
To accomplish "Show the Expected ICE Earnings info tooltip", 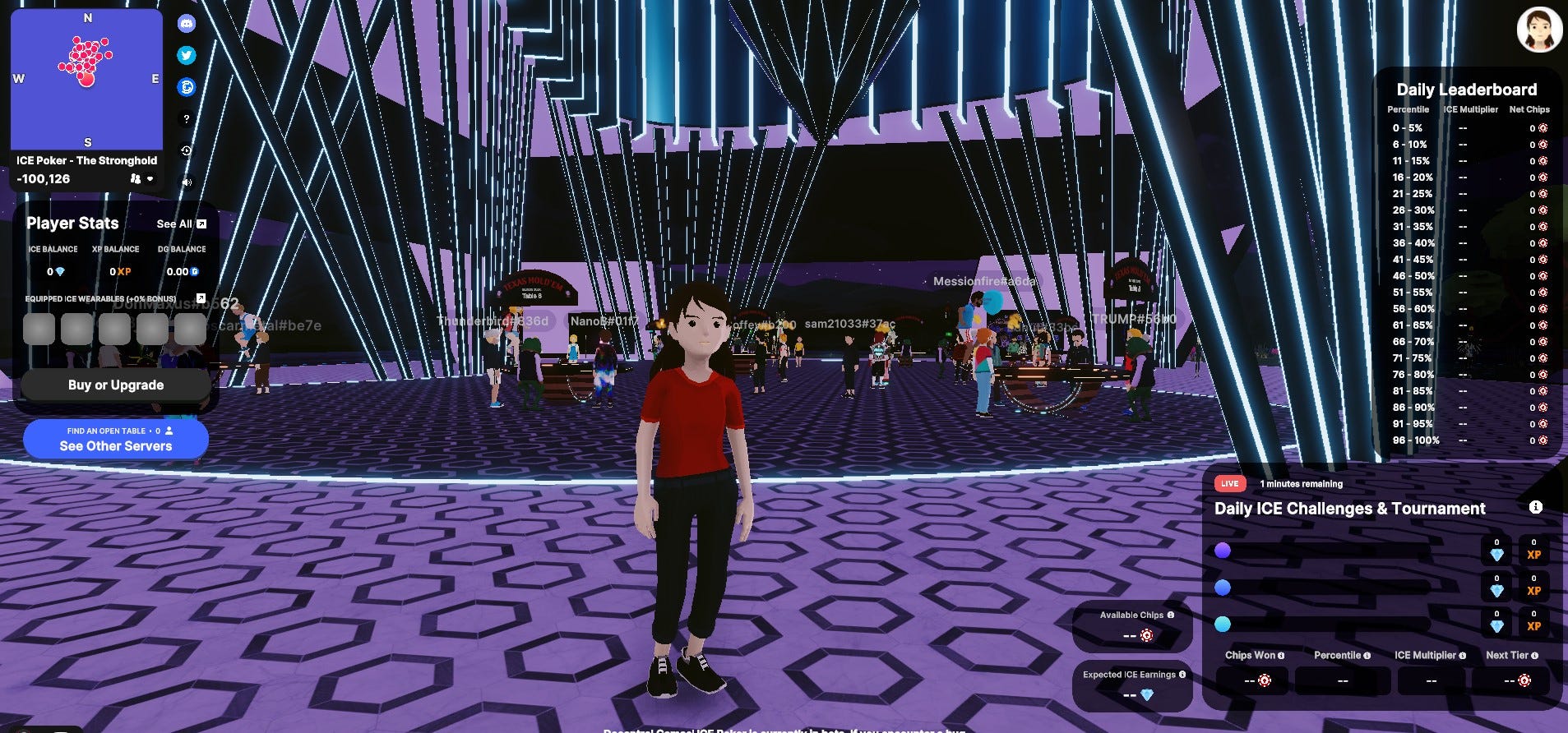I will point(1182,675).
